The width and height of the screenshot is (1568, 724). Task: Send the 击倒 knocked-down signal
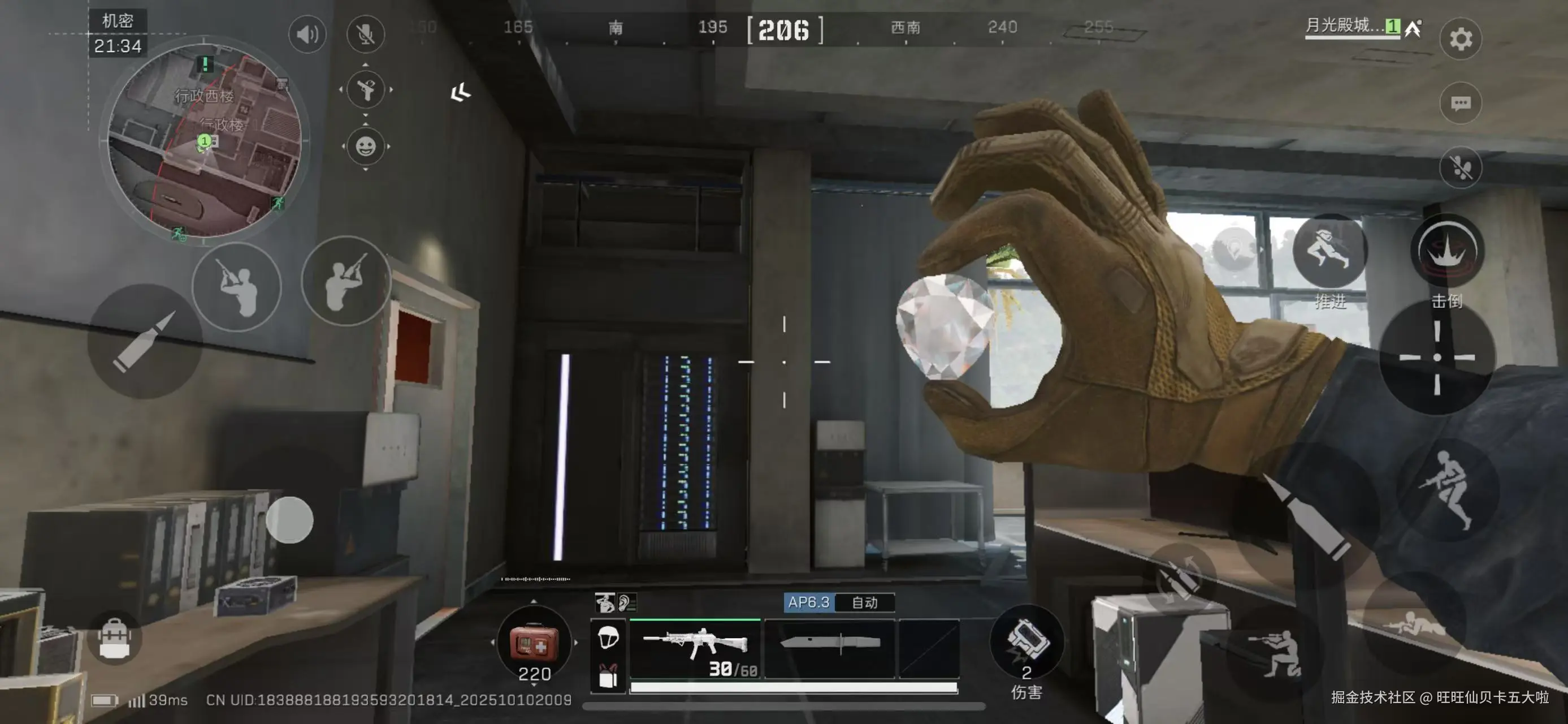point(1447,251)
